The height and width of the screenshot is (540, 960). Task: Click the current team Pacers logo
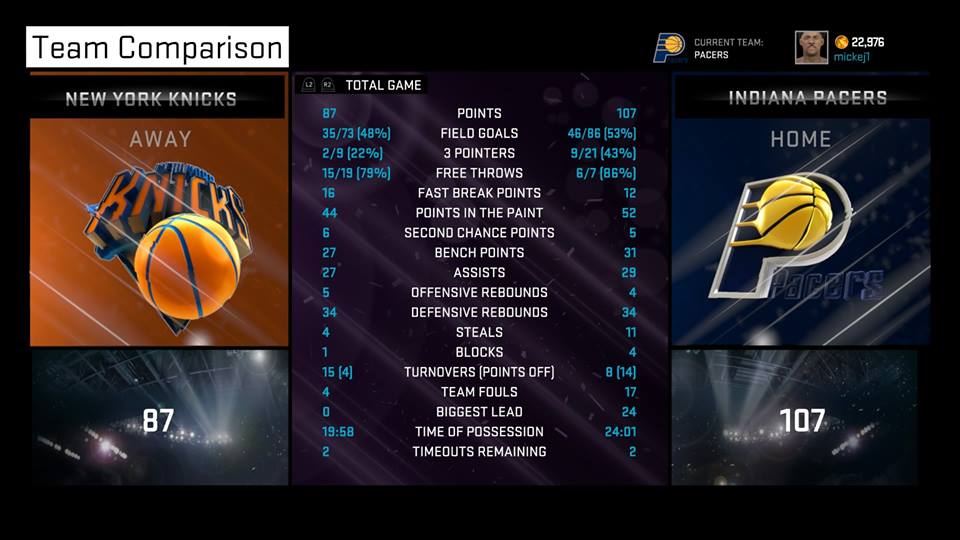(669, 47)
